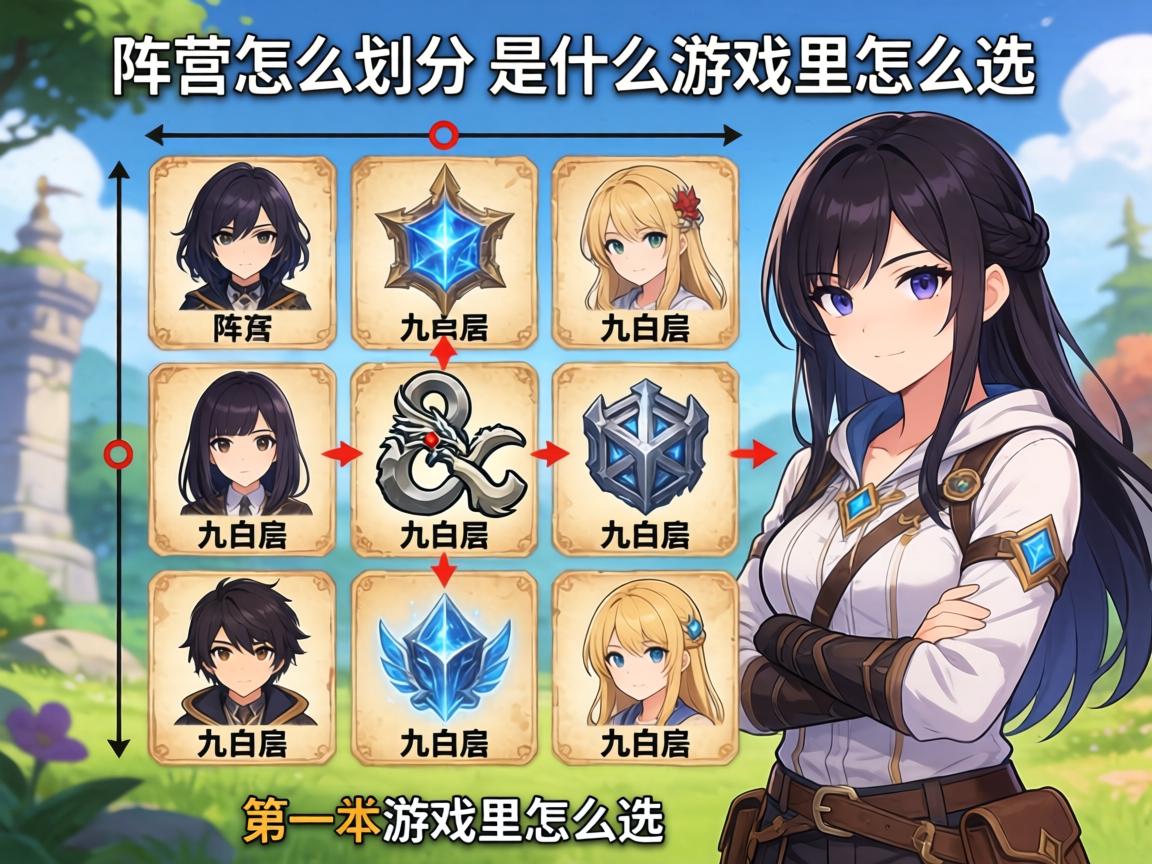Pick the blonde girl with red flower
This screenshot has width=1152, height=864.
(645, 250)
